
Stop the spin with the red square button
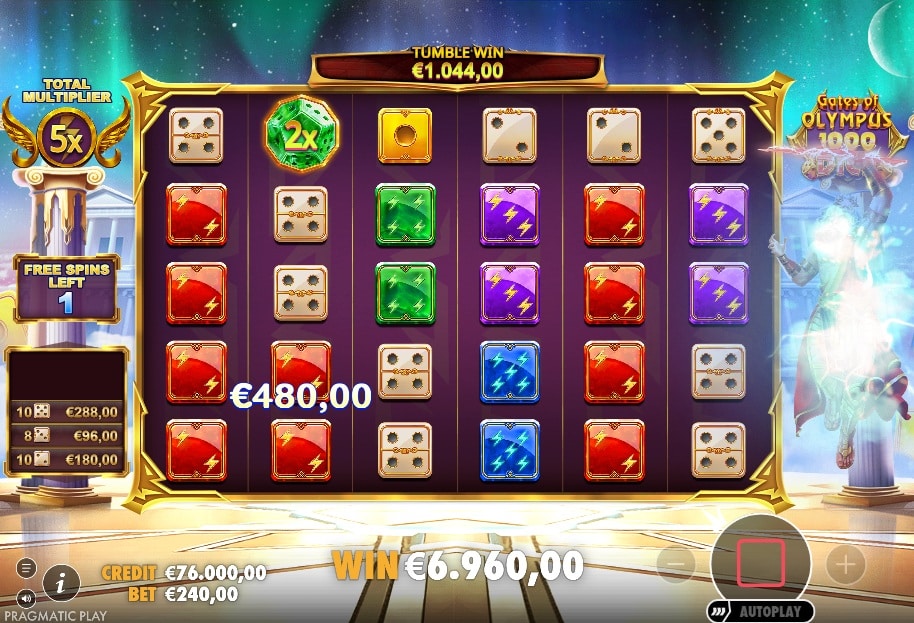pos(761,564)
